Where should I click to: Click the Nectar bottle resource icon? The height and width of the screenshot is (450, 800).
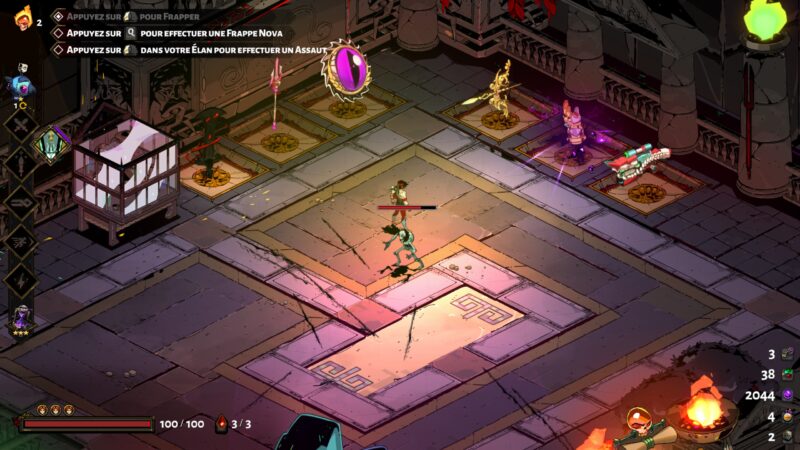click(x=787, y=416)
